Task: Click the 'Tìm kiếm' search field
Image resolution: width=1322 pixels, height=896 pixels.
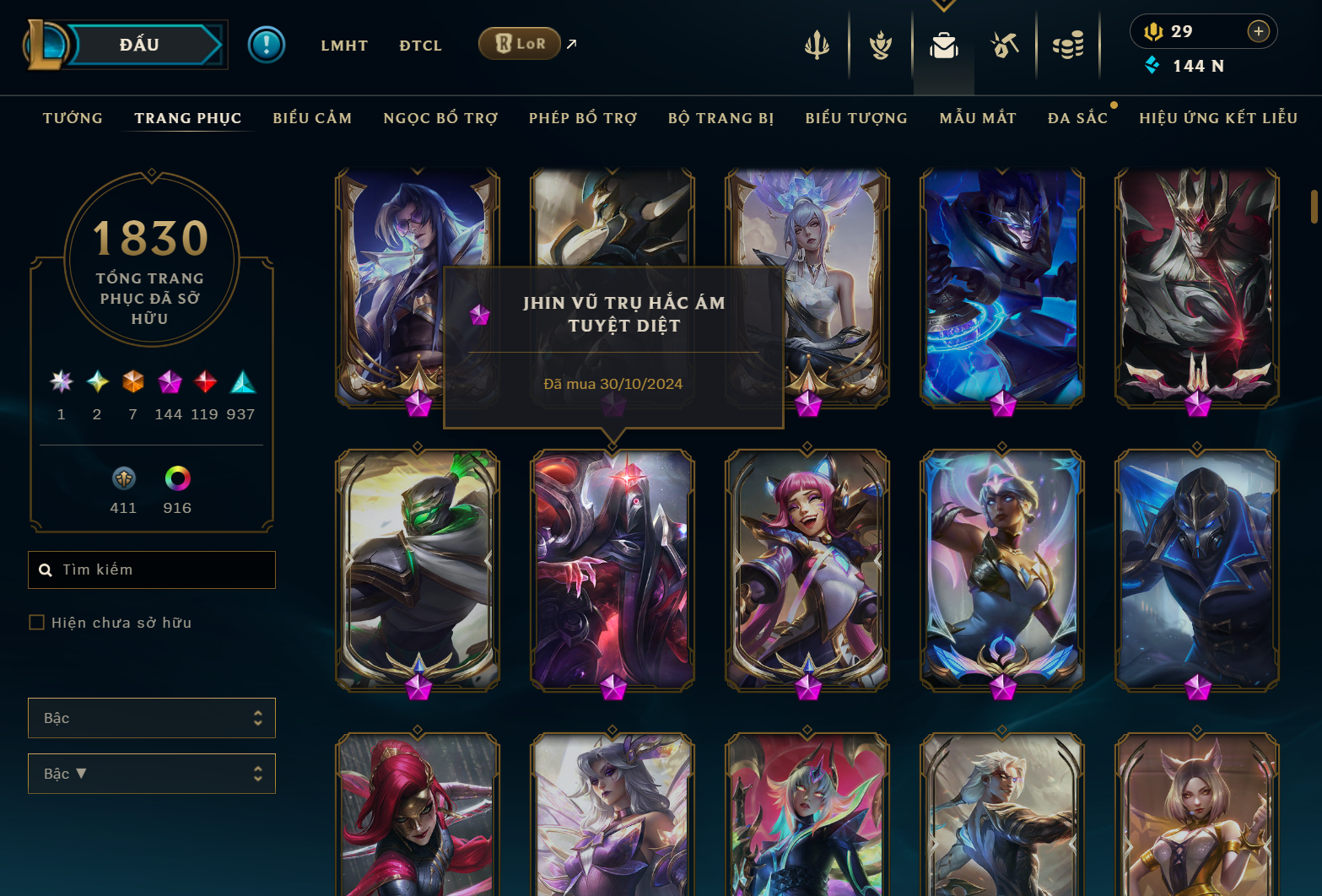Action: point(152,569)
